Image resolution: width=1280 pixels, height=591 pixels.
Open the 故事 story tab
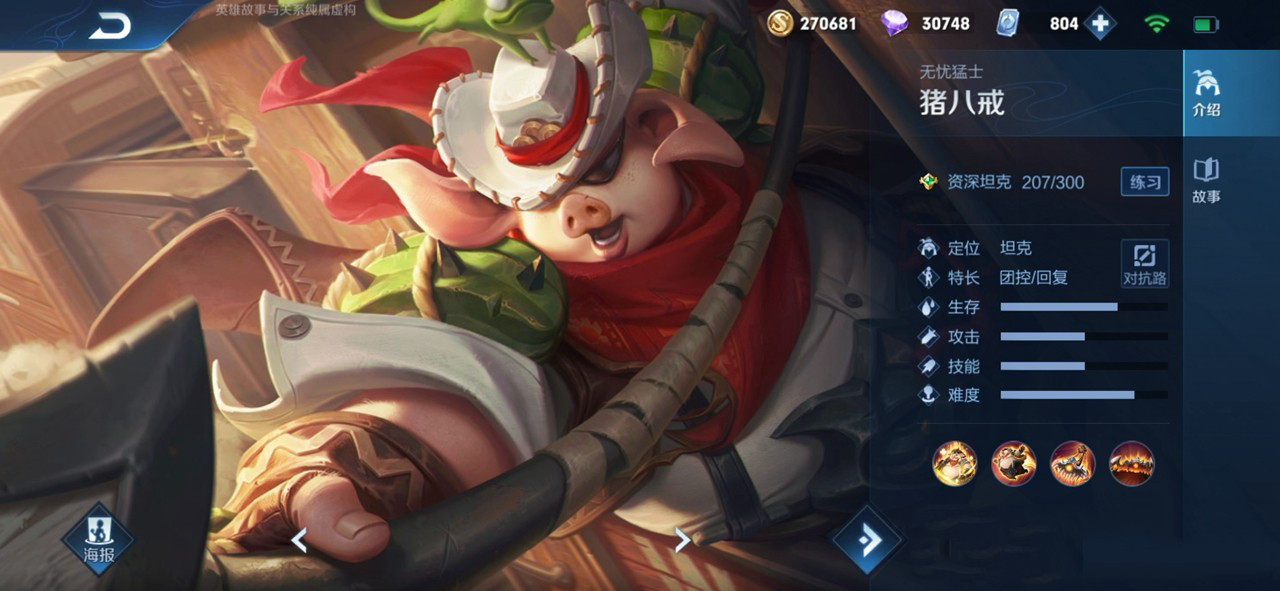pos(1206,180)
